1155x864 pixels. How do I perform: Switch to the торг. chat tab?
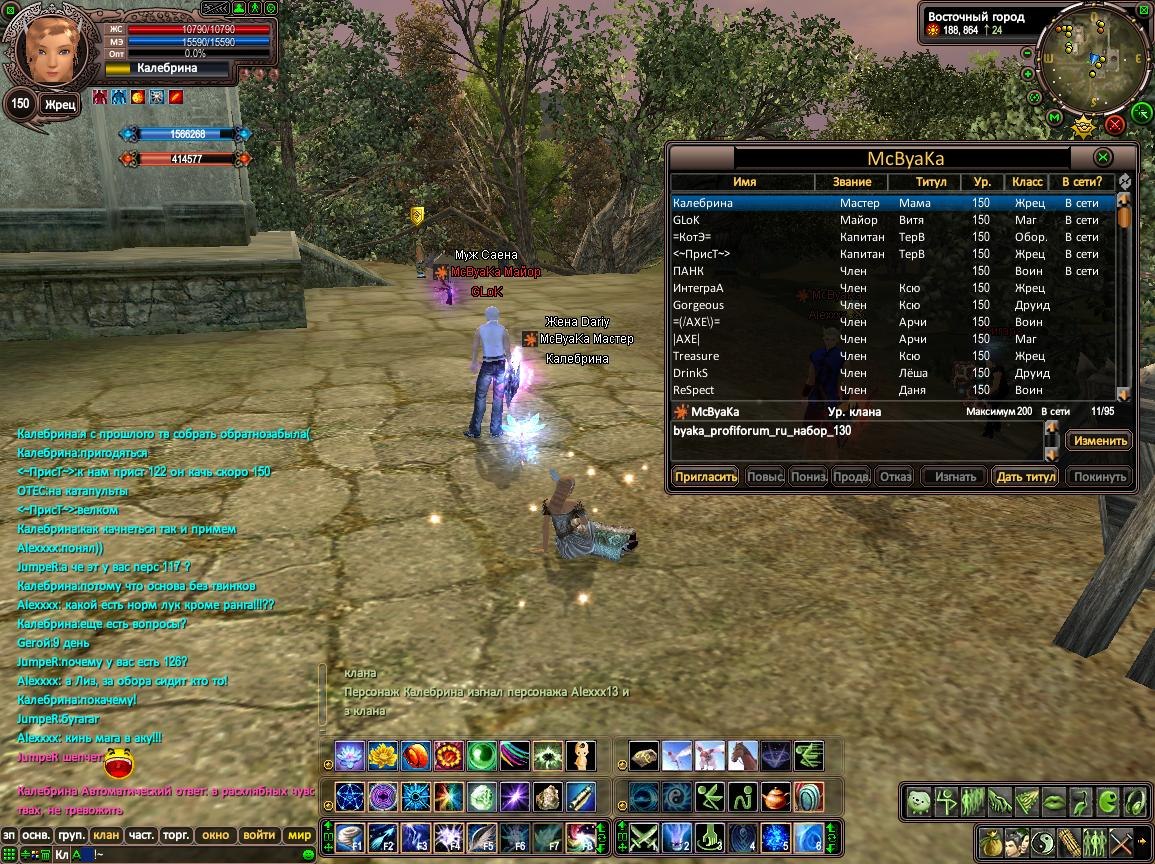pos(177,835)
